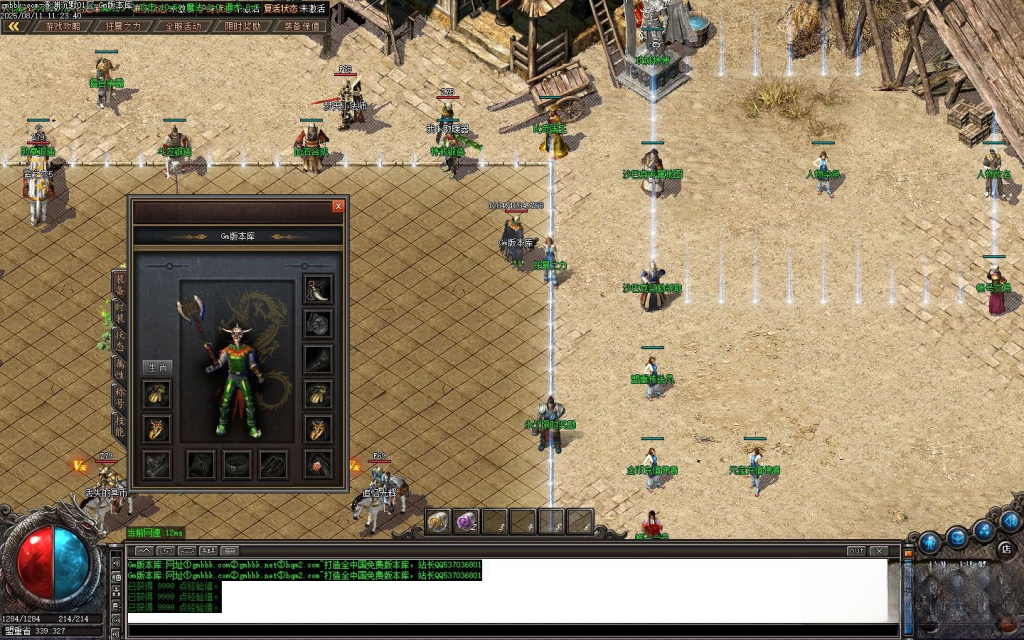Select the curved horn necklace slot

click(x=318, y=289)
